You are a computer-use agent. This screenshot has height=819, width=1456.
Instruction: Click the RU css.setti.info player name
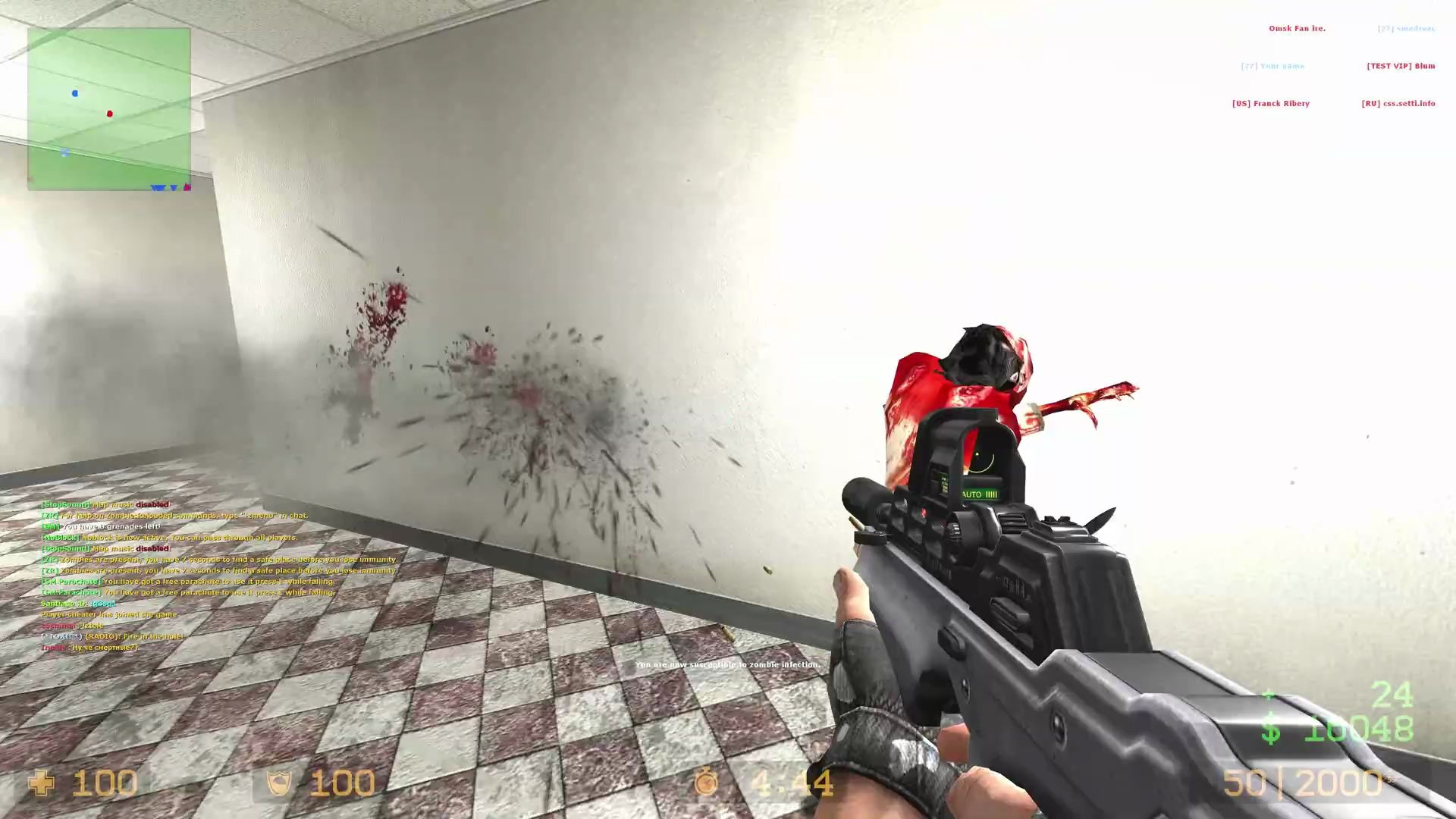(1398, 103)
